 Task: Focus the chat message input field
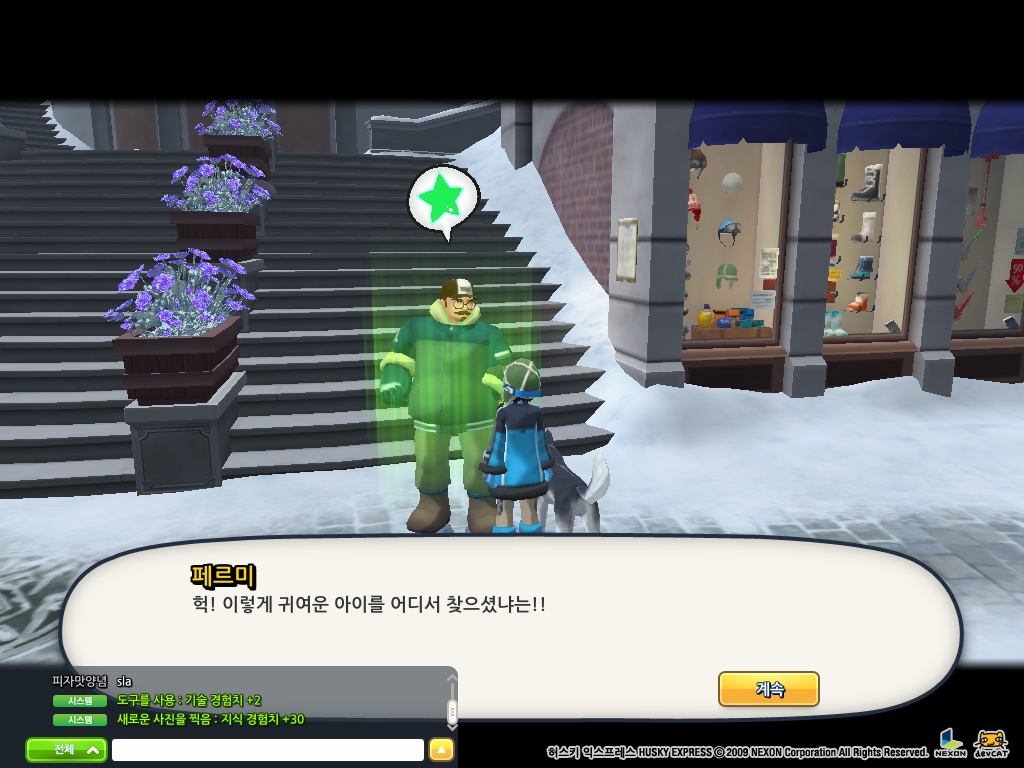(267, 750)
